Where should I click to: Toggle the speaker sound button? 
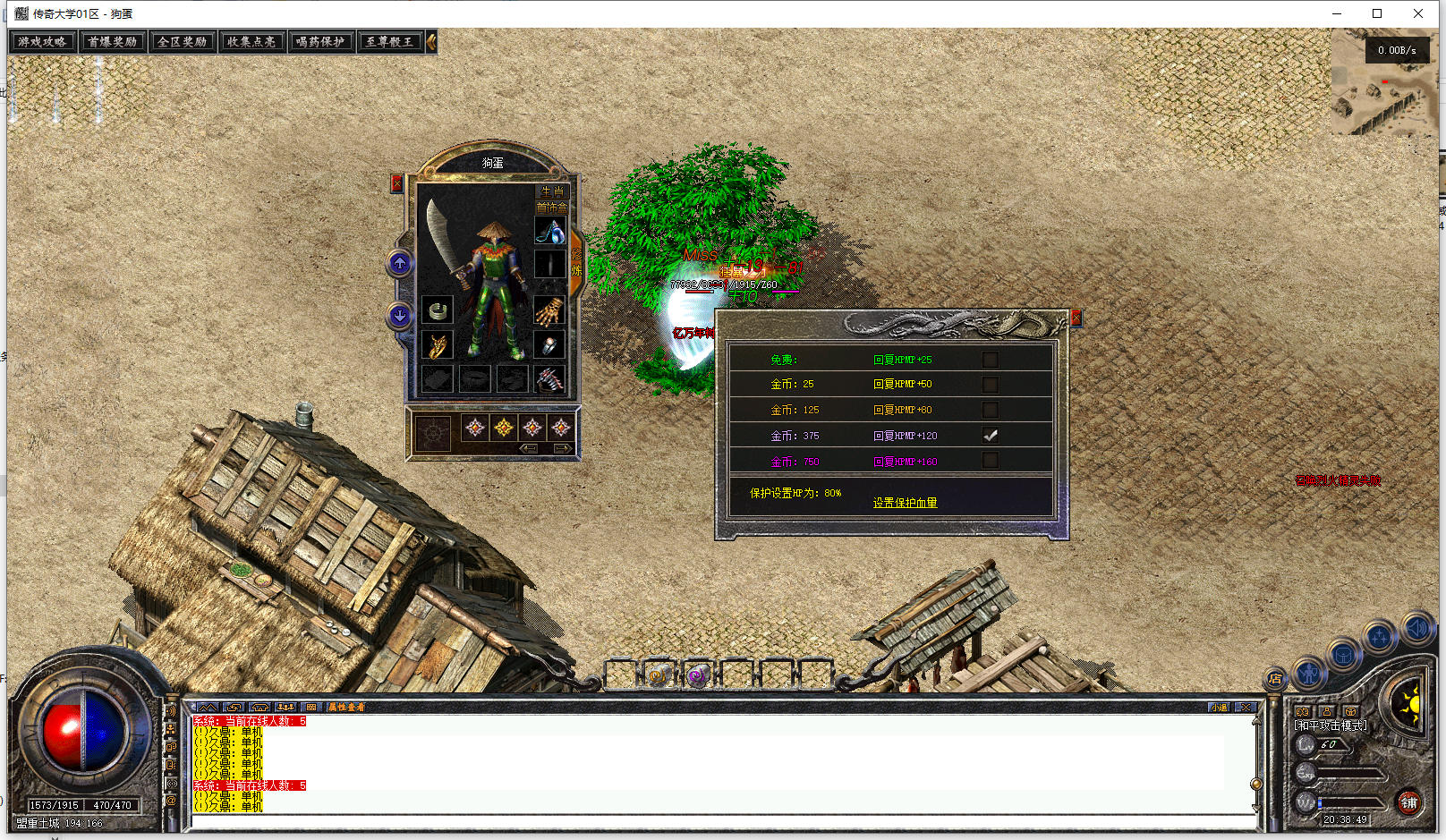(1416, 628)
